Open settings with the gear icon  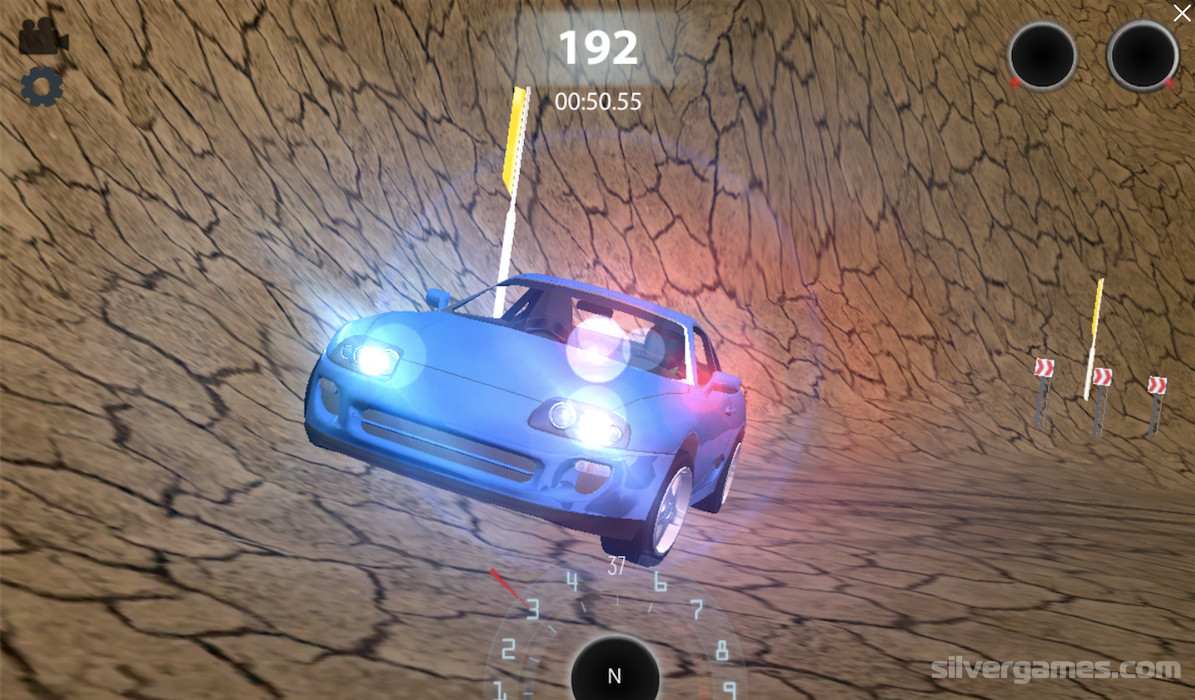(42, 87)
